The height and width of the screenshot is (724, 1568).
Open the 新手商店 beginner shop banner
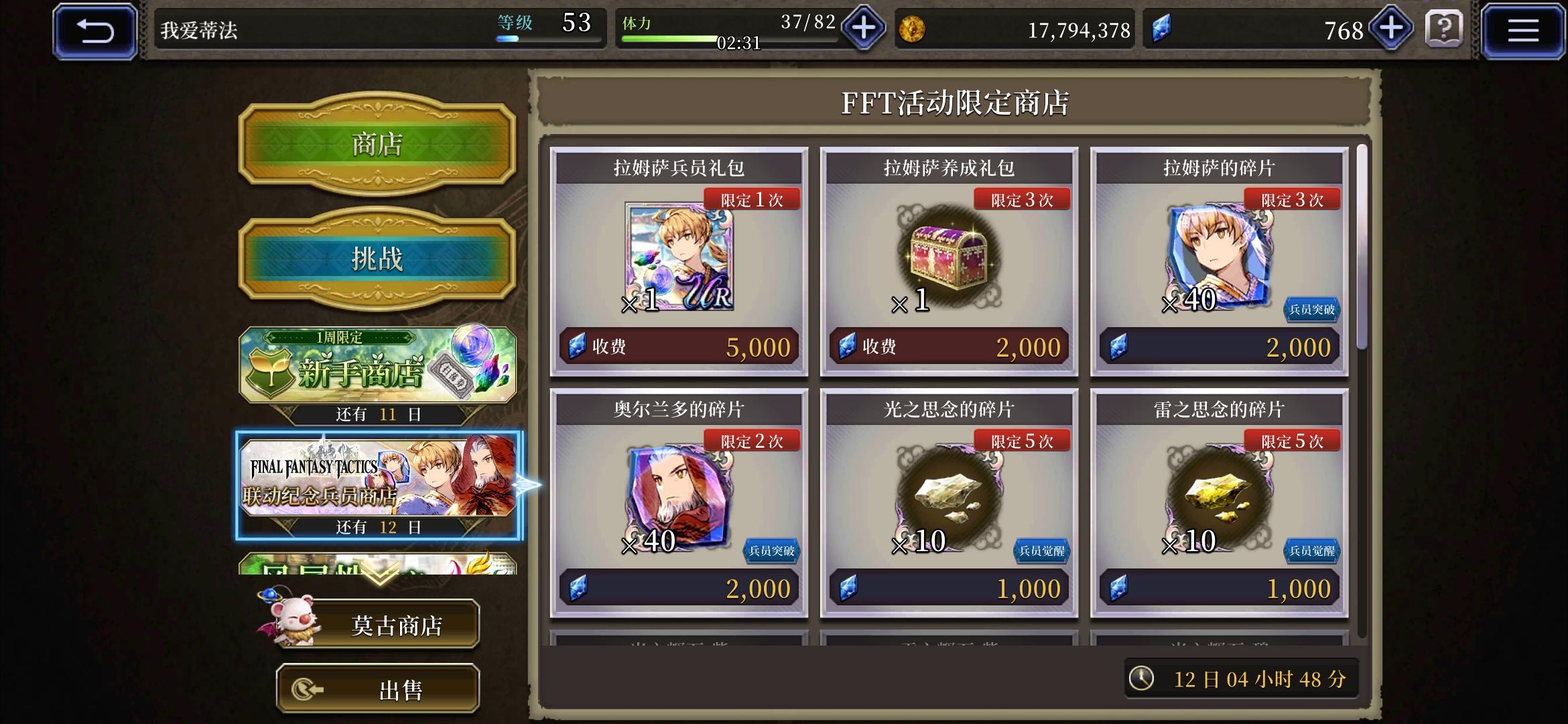[x=377, y=367]
